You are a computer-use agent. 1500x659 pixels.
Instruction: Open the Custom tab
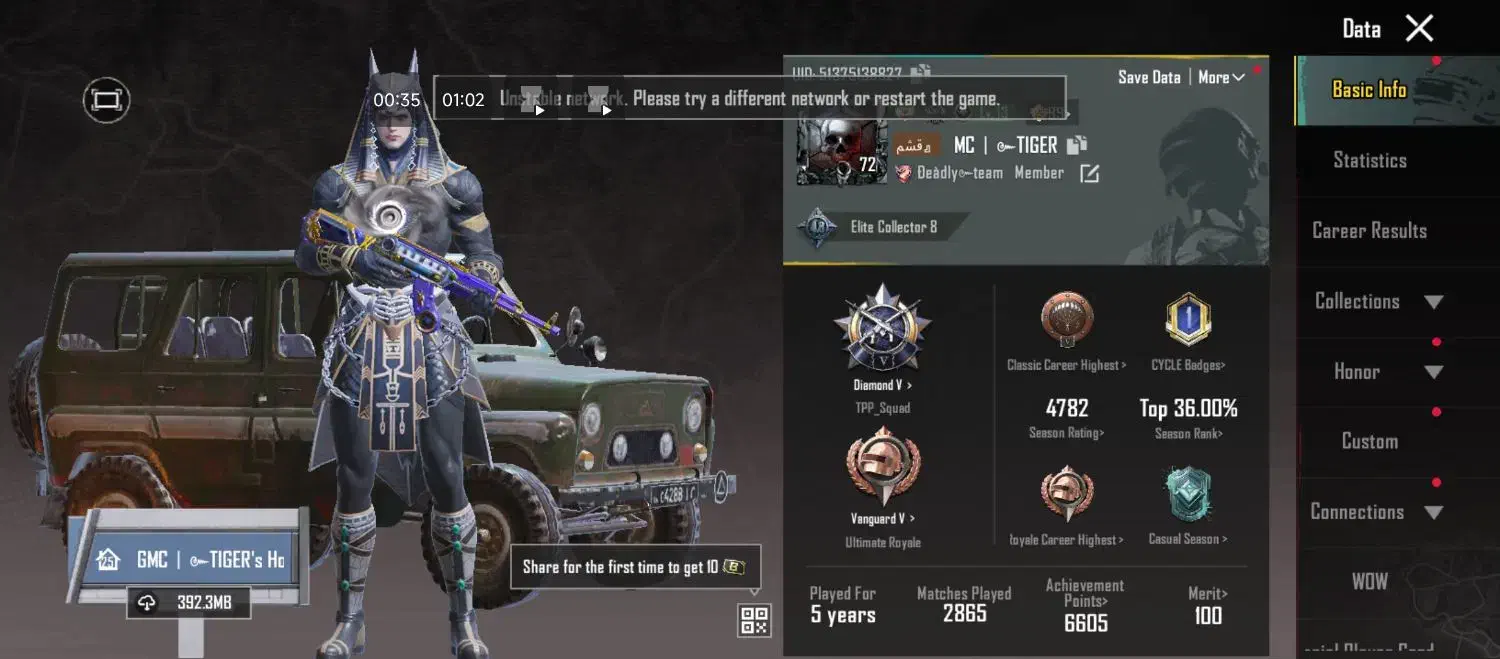1369,442
